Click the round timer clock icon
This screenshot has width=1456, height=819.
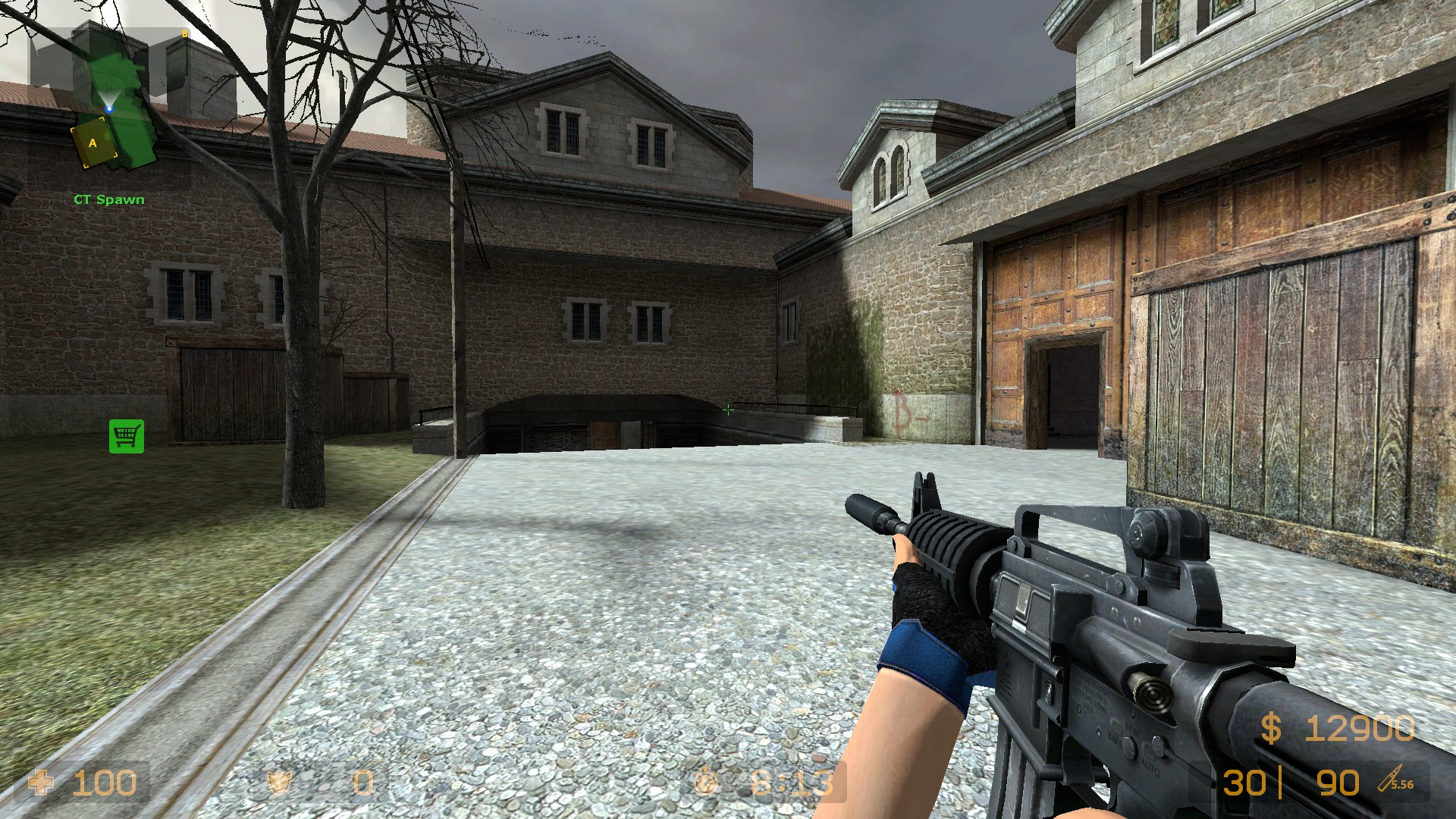[705, 783]
